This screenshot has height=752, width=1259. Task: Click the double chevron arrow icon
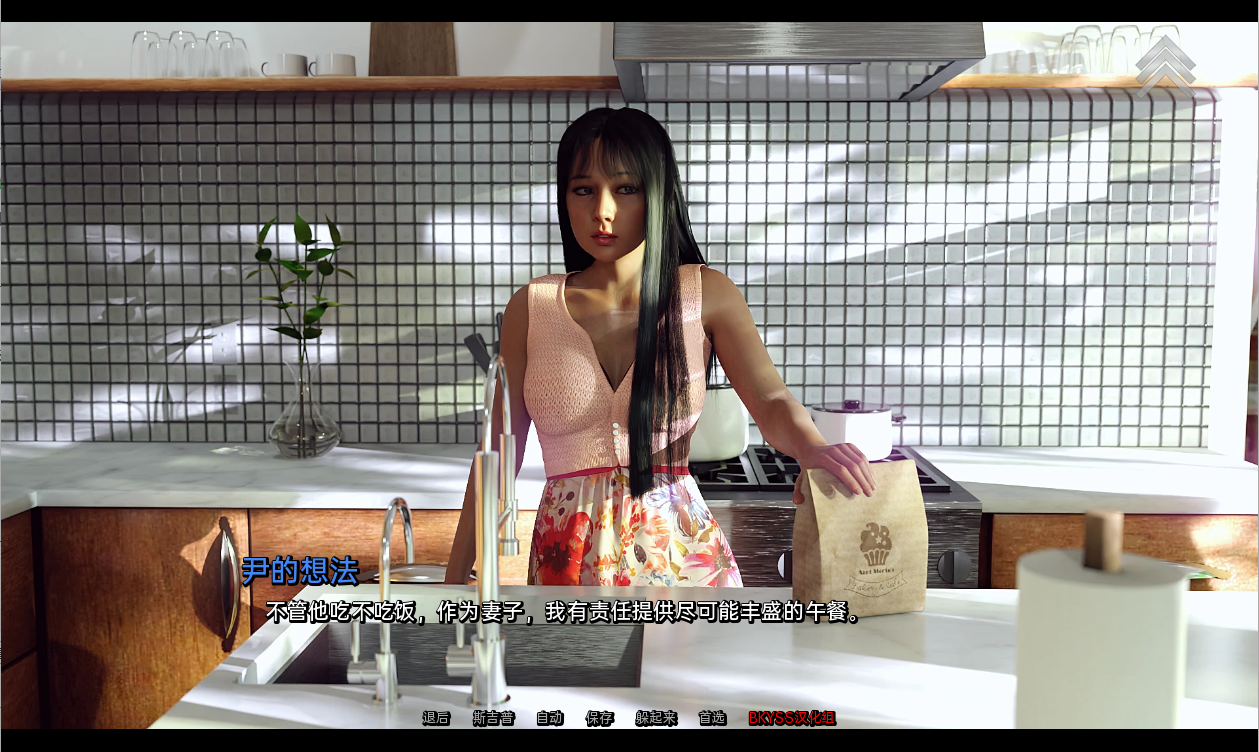pos(1165,66)
